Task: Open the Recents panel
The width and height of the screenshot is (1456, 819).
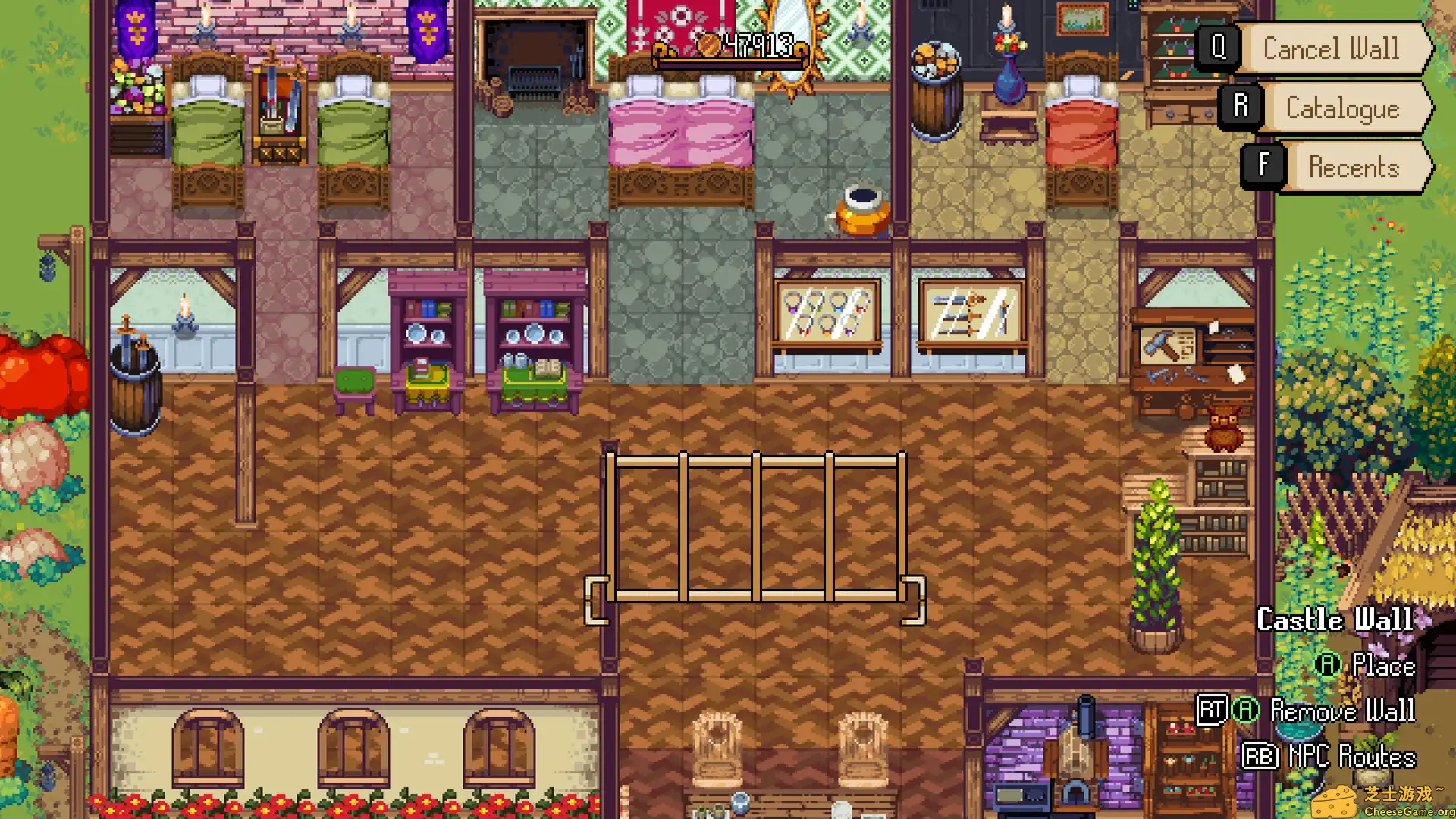Action: pyautogui.click(x=1355, y=167)
